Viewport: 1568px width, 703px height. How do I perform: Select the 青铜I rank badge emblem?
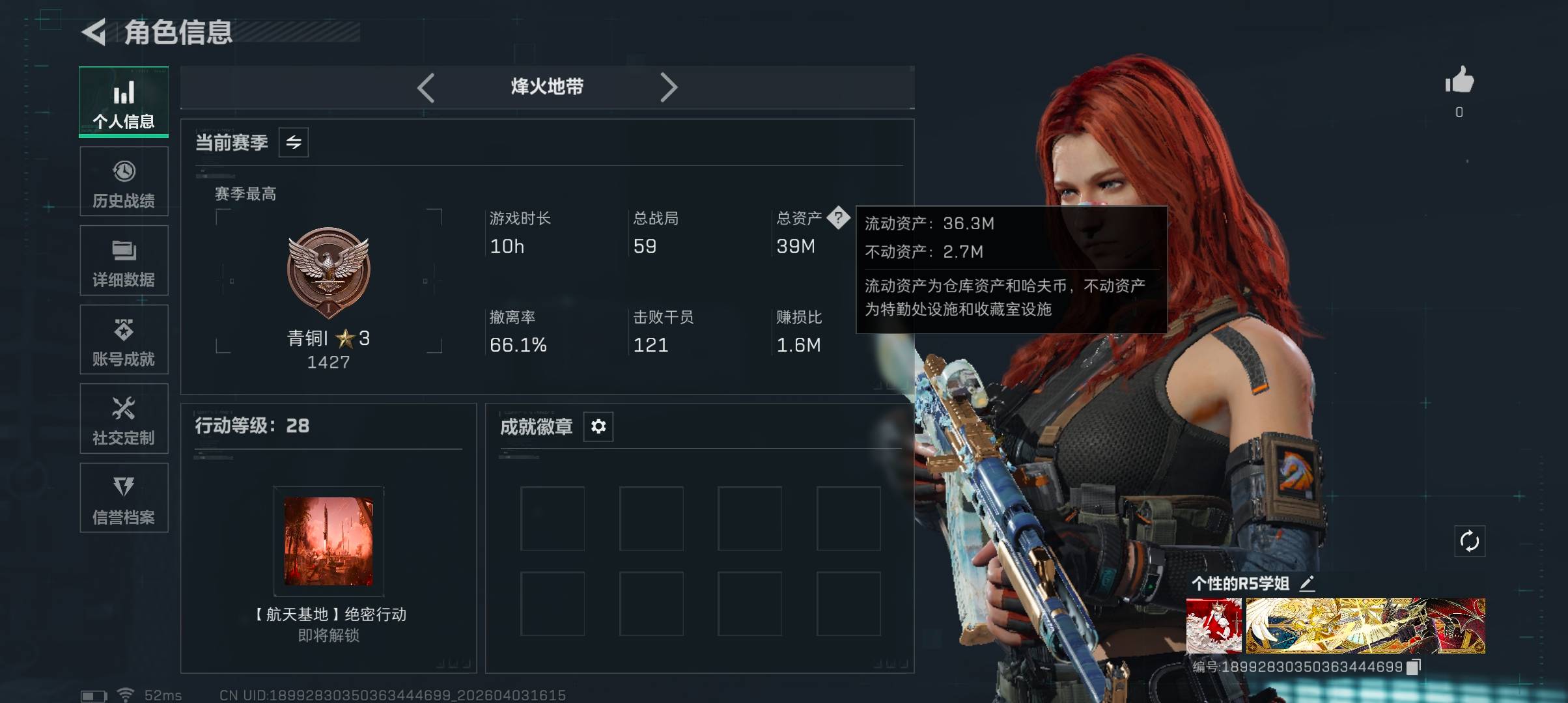(x=329, y=271)
